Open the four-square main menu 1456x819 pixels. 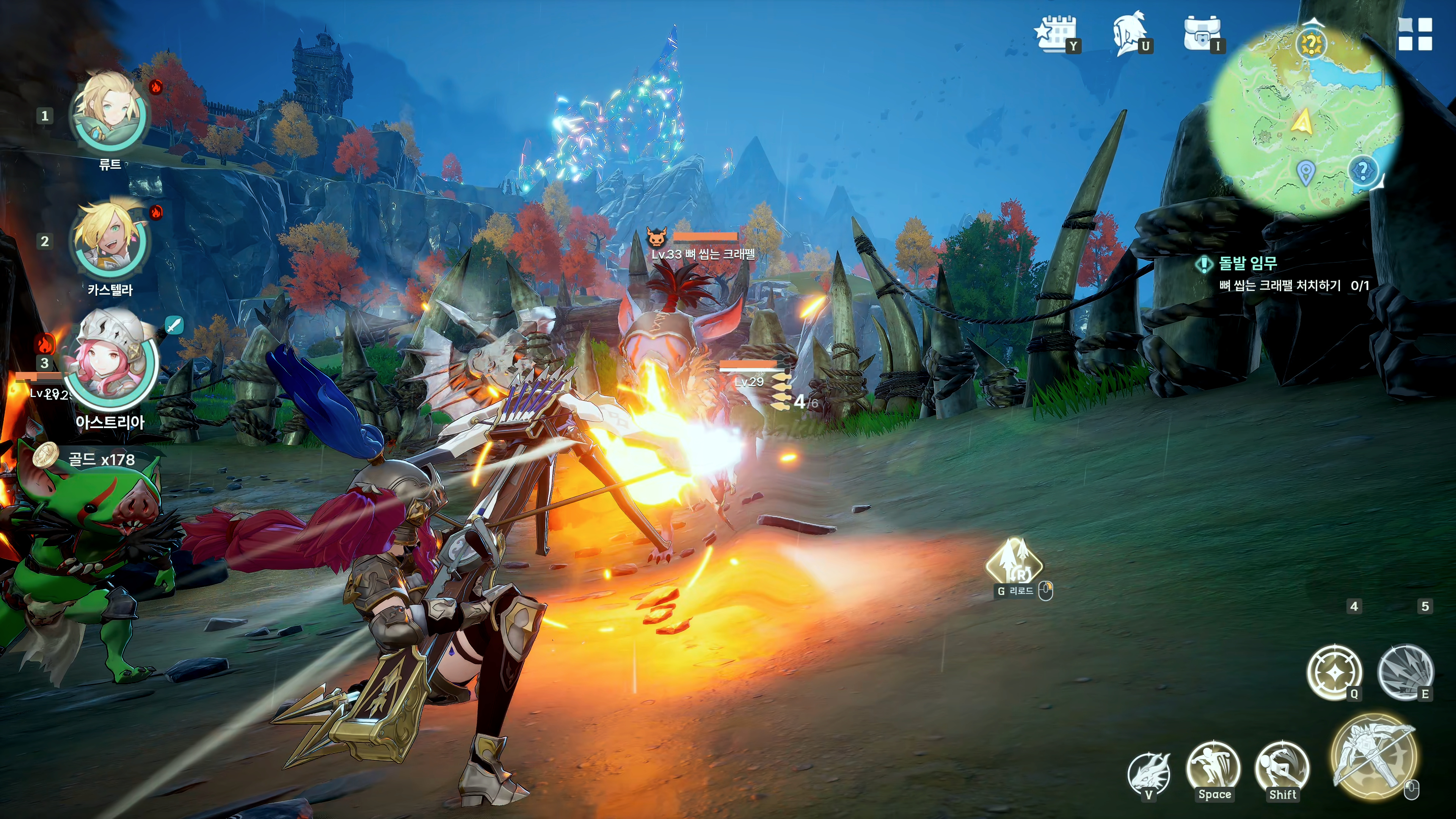[1414, 34]
